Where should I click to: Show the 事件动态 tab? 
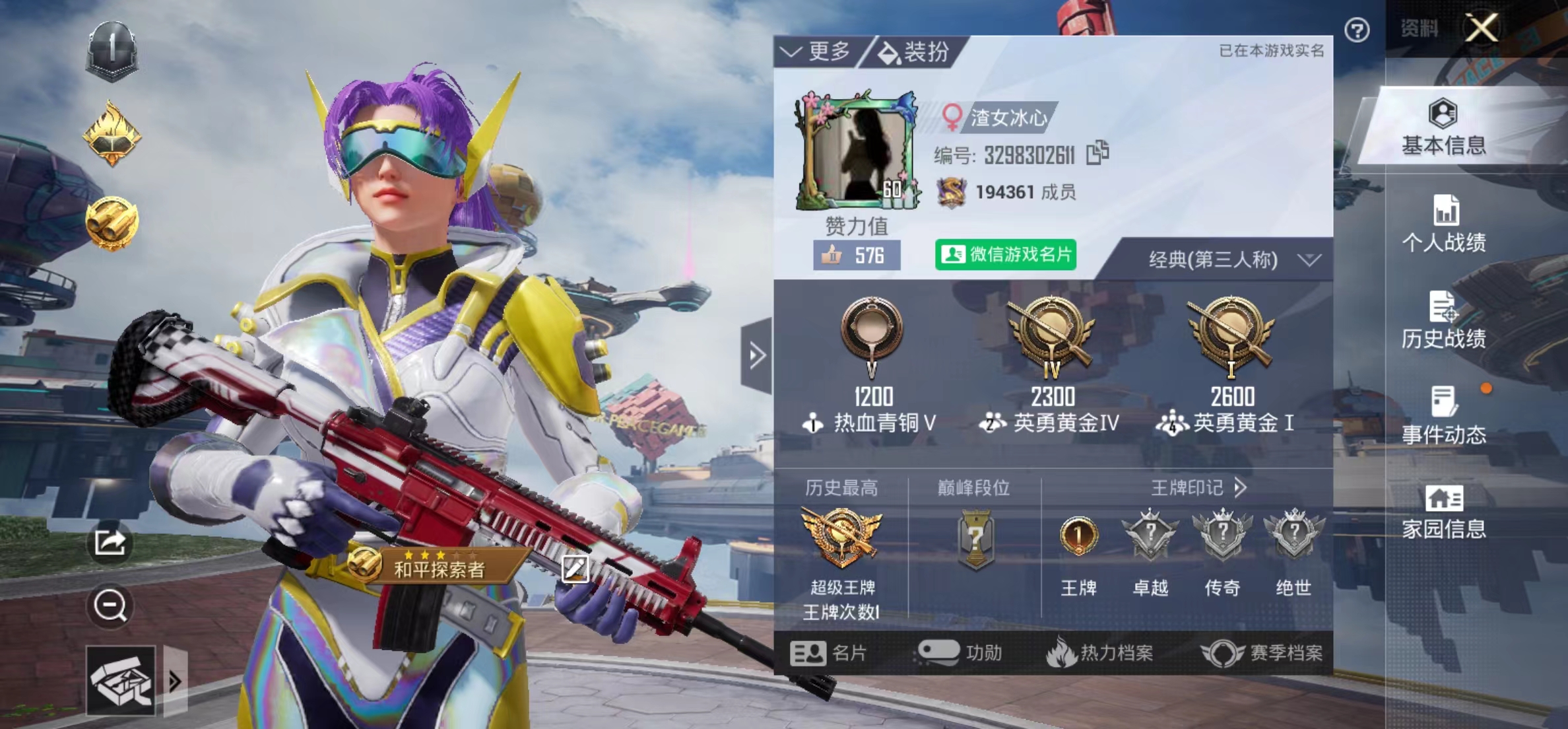pos(1443,416)
